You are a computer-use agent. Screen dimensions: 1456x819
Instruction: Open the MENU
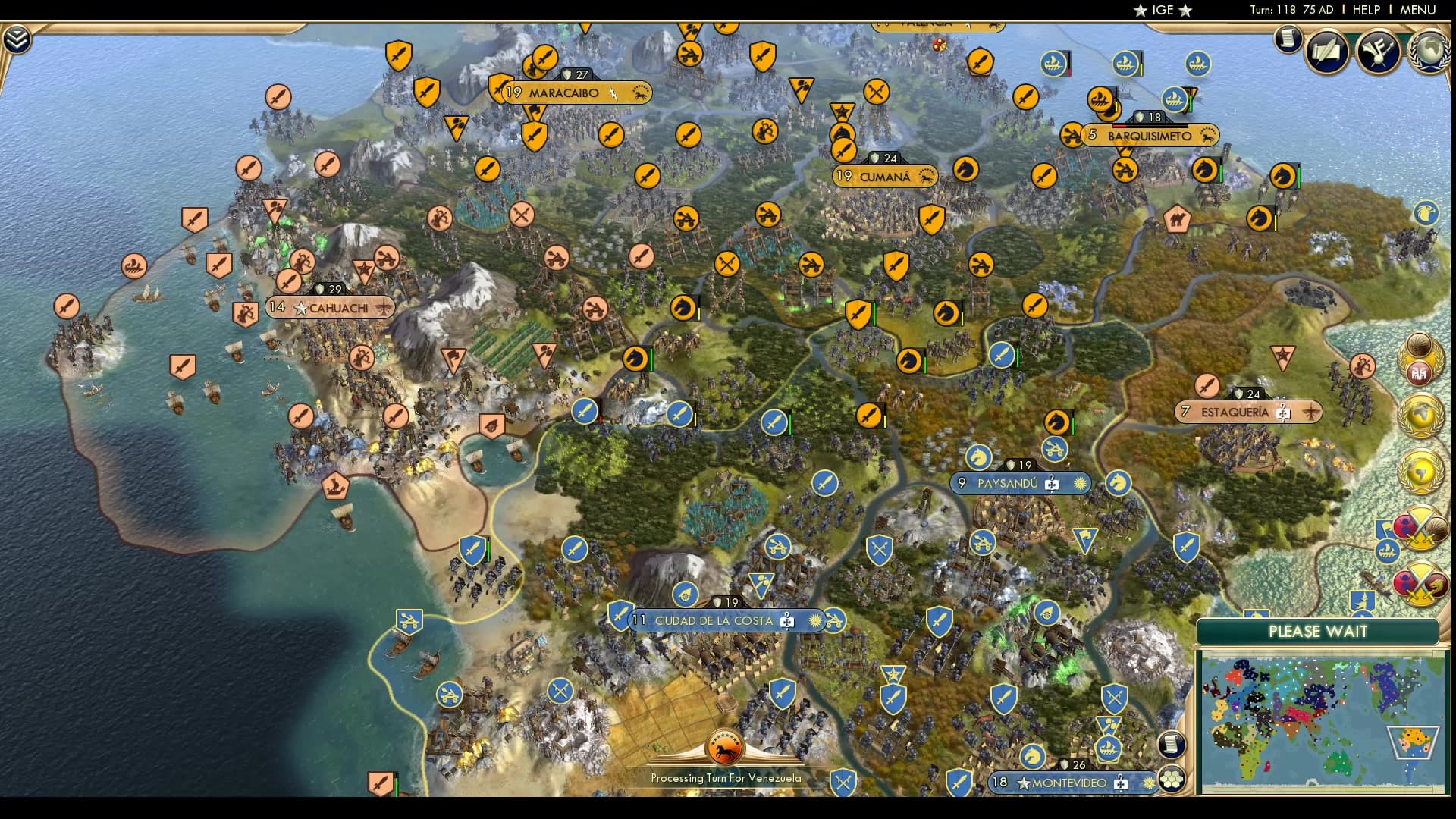click(1420, 10)
